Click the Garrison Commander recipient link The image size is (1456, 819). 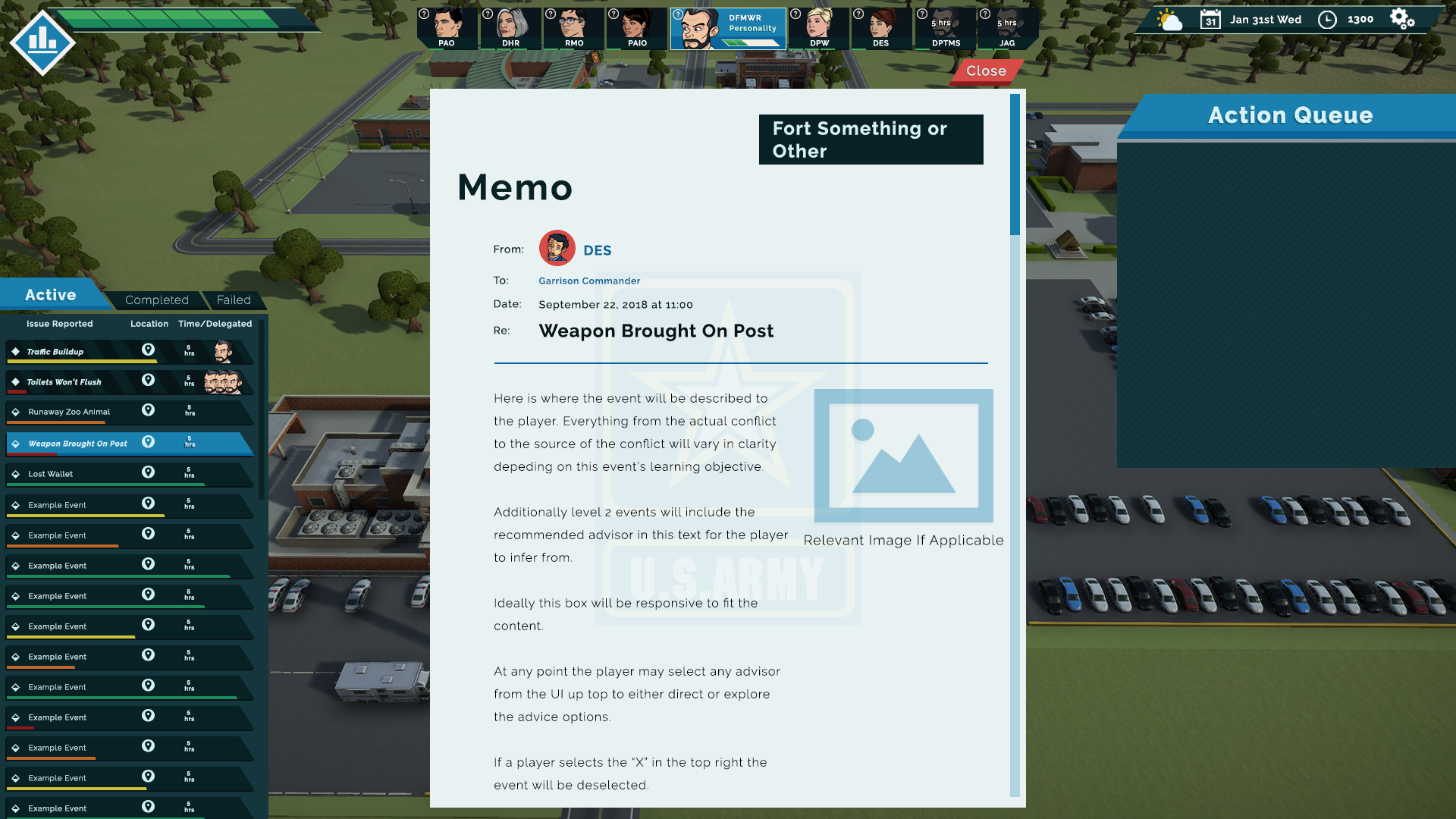click(589, 281)
